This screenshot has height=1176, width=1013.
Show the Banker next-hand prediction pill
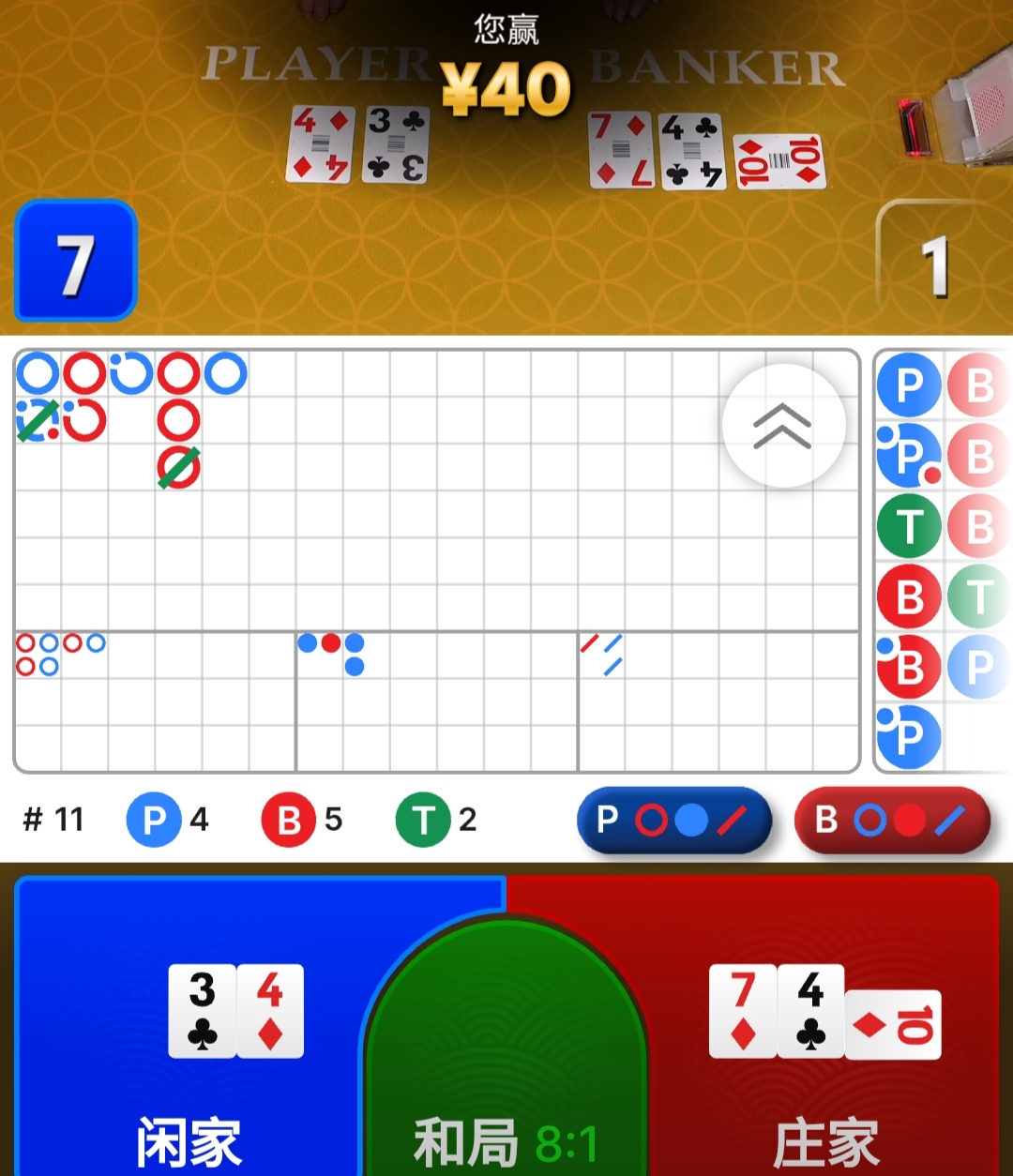[x=892, y=821]
